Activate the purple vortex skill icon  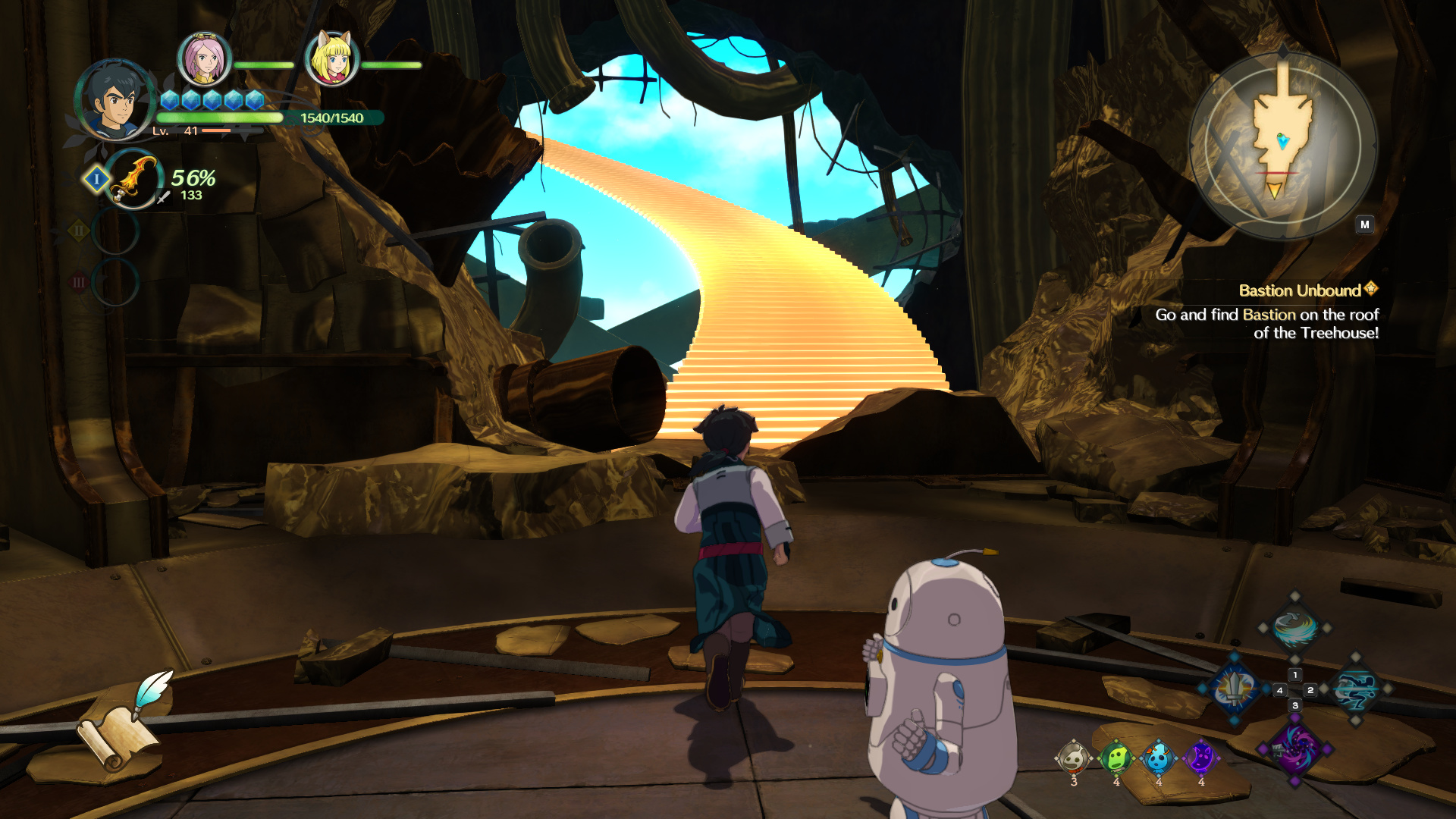click(1294, 748)
